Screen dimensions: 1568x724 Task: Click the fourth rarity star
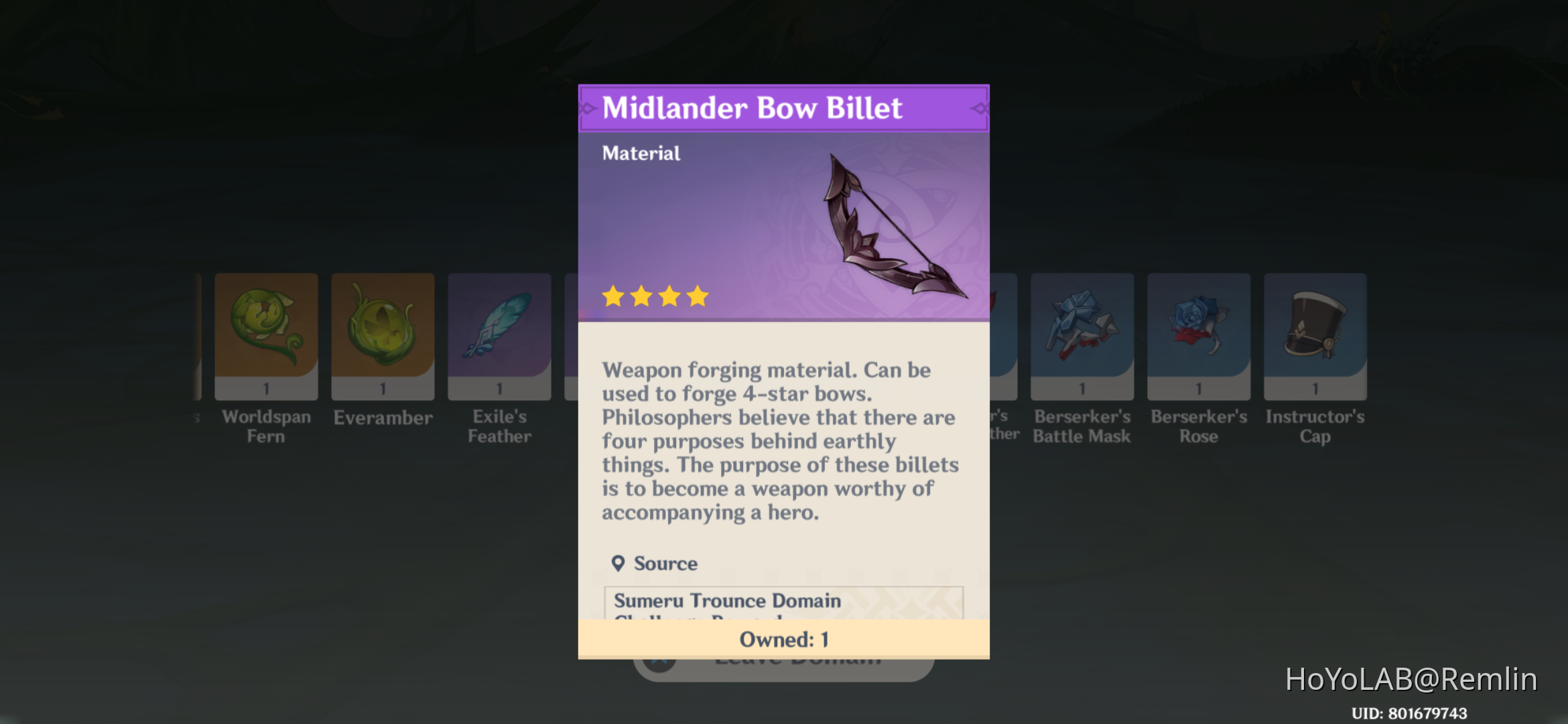point(698,296)
